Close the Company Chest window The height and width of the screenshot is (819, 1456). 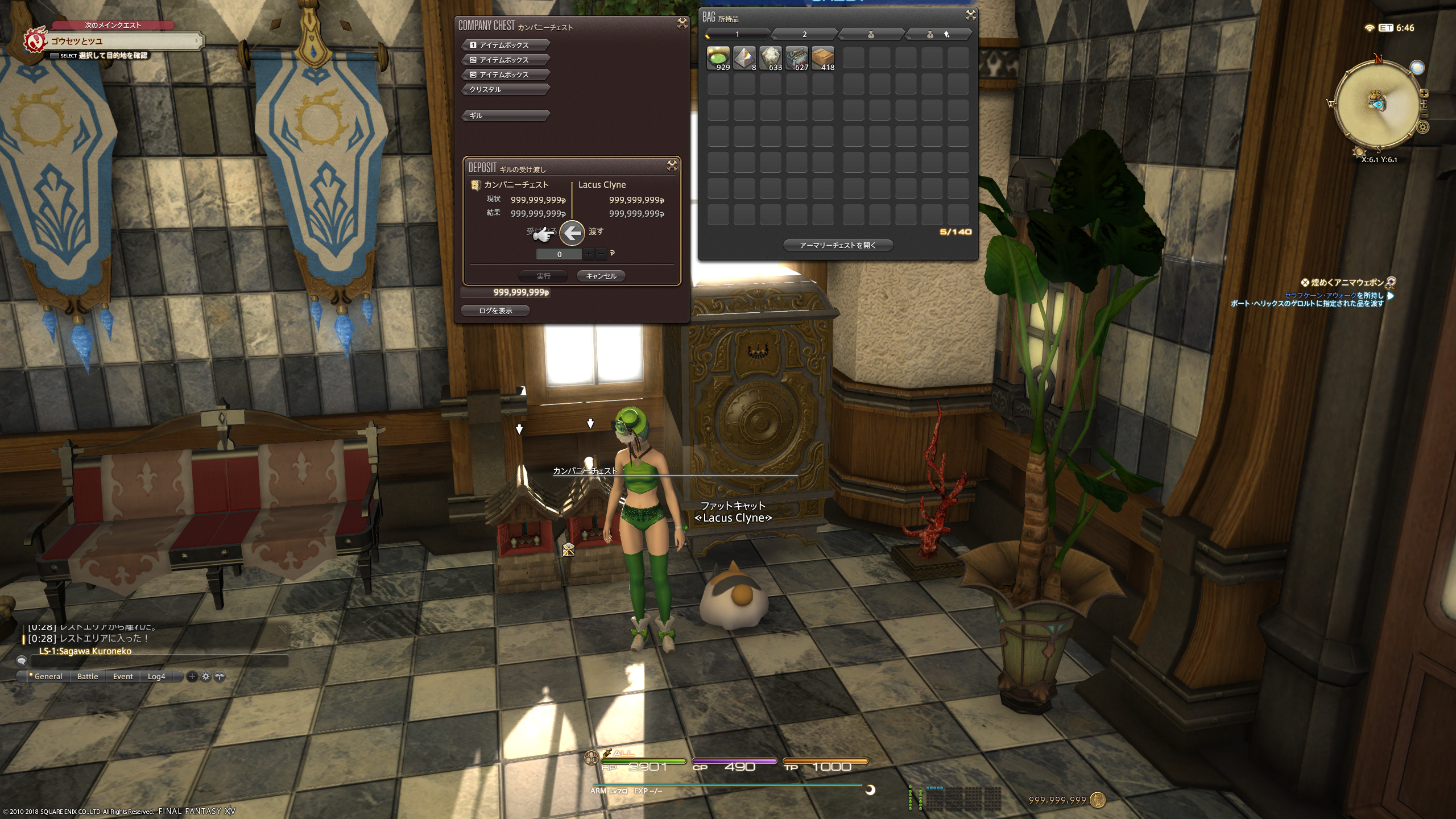[681, 23]
